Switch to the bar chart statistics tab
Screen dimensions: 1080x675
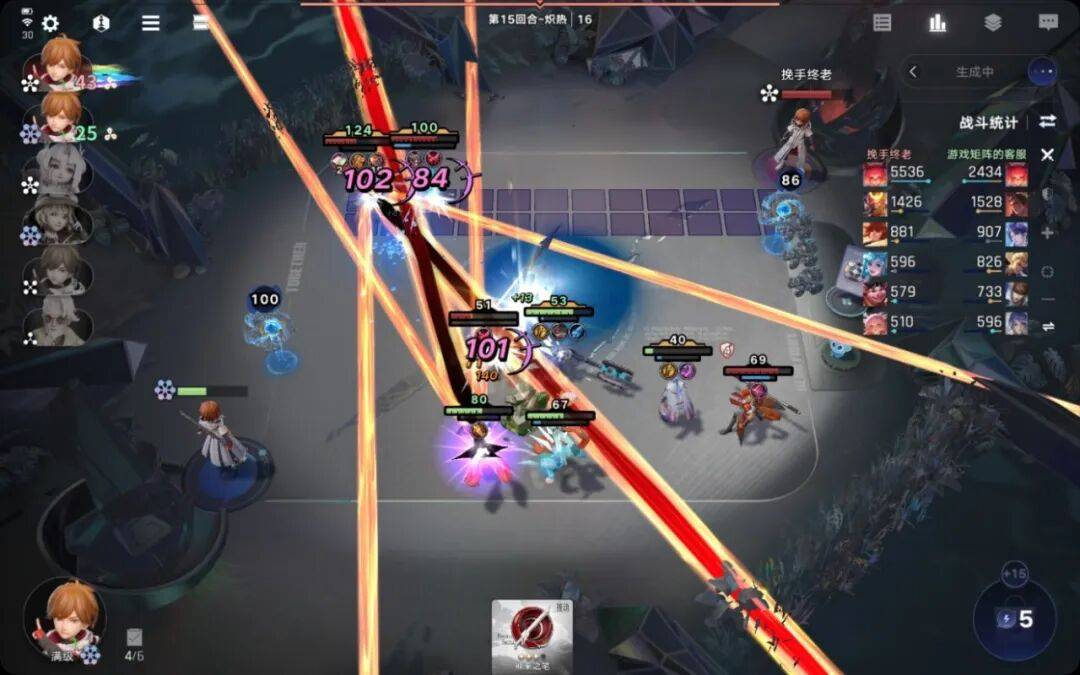tap(937, 23)
